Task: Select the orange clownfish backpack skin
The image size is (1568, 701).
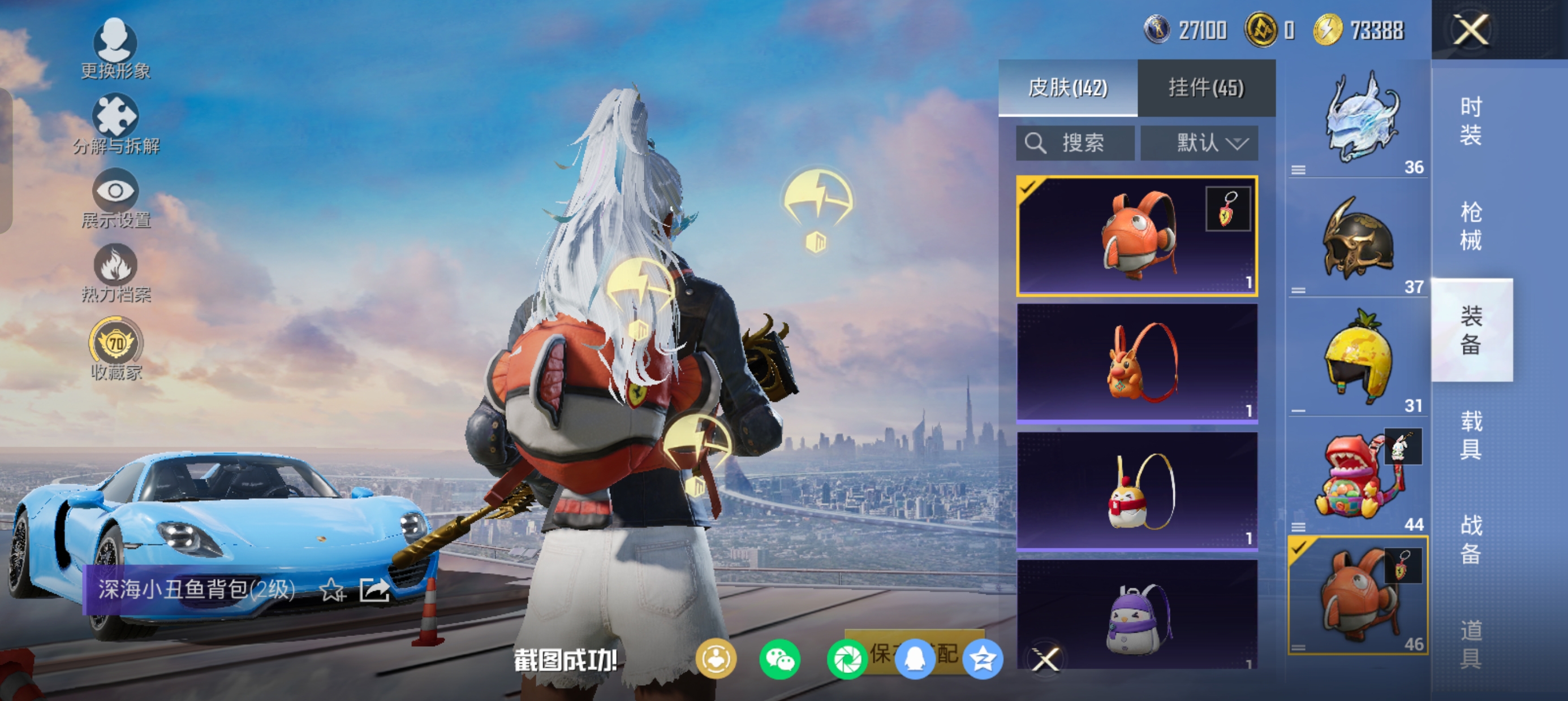Action: pos(1136,236)
